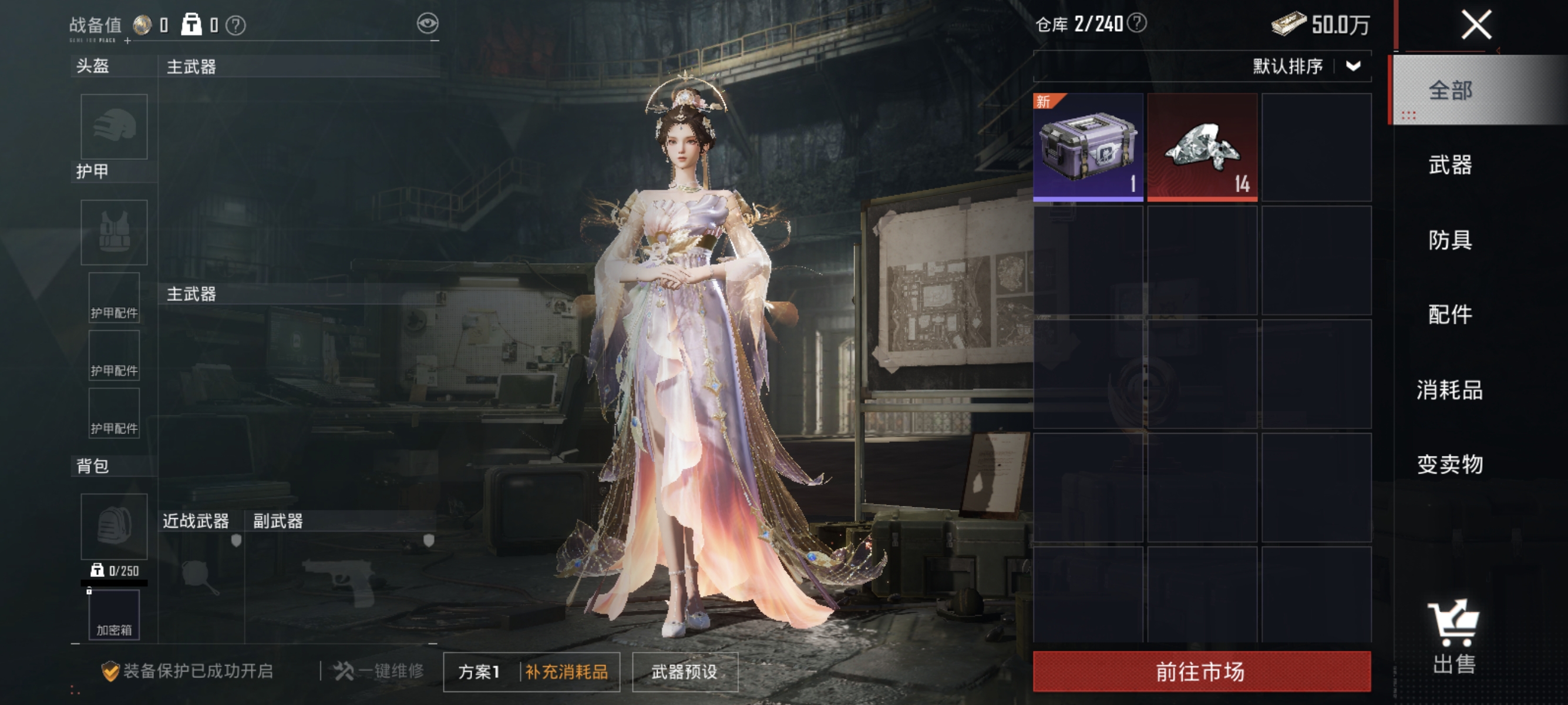Open the 武器预设 weapon presets
Image resolution: width=1568 pixels, height=705 pixels.
(x=684, y=673)
